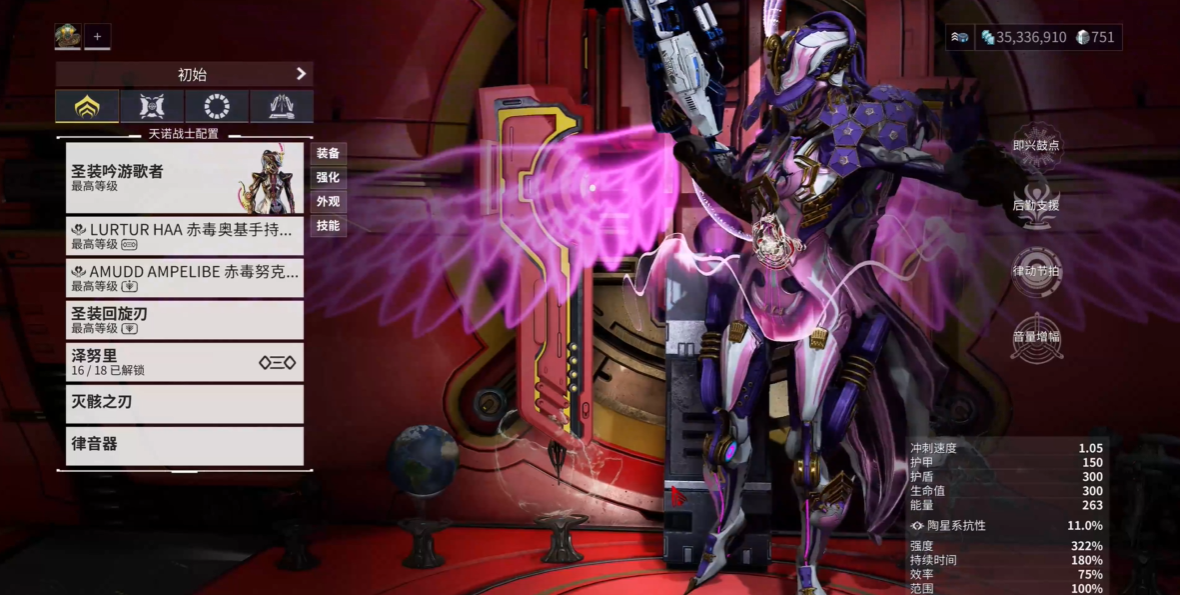
Task: Open the 初始 loadout selector
Action: (184, 74)
